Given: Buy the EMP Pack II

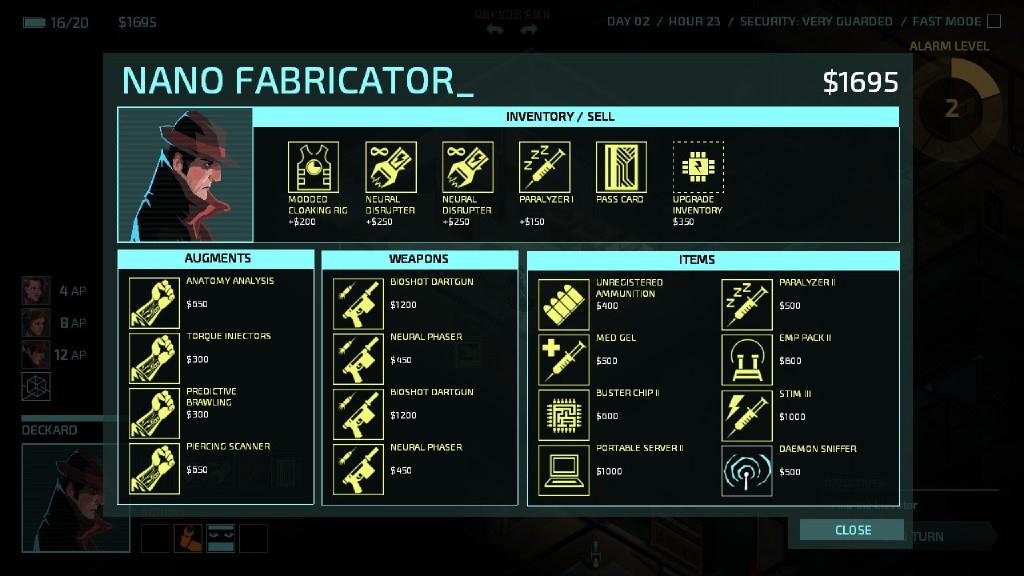Looking at the screenshot, I should (x=747, y=360).
